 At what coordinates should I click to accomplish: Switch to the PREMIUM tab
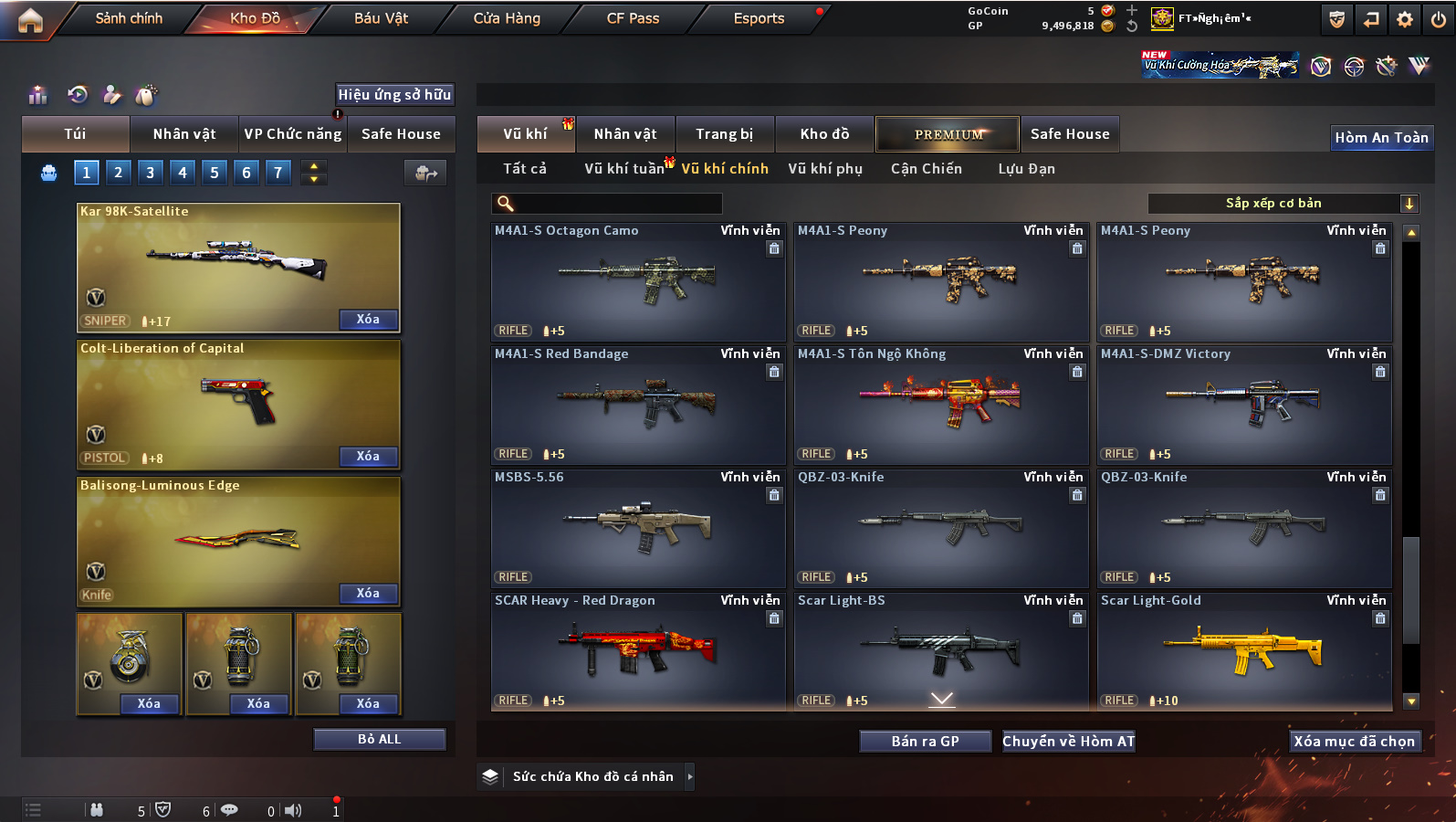[948, 134]
